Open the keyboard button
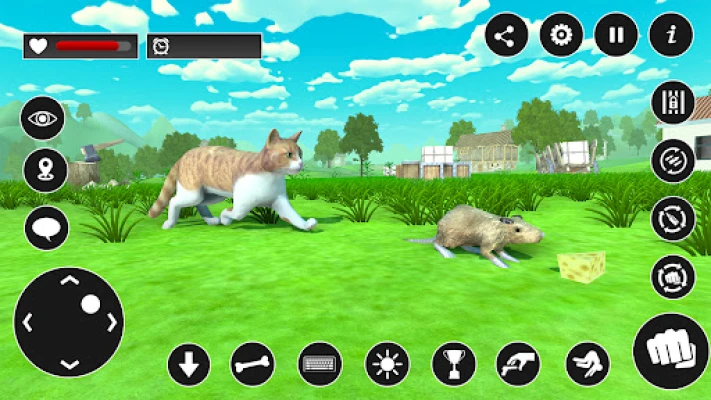The height and width of the screenshot is (400, 711). point(320,364)
